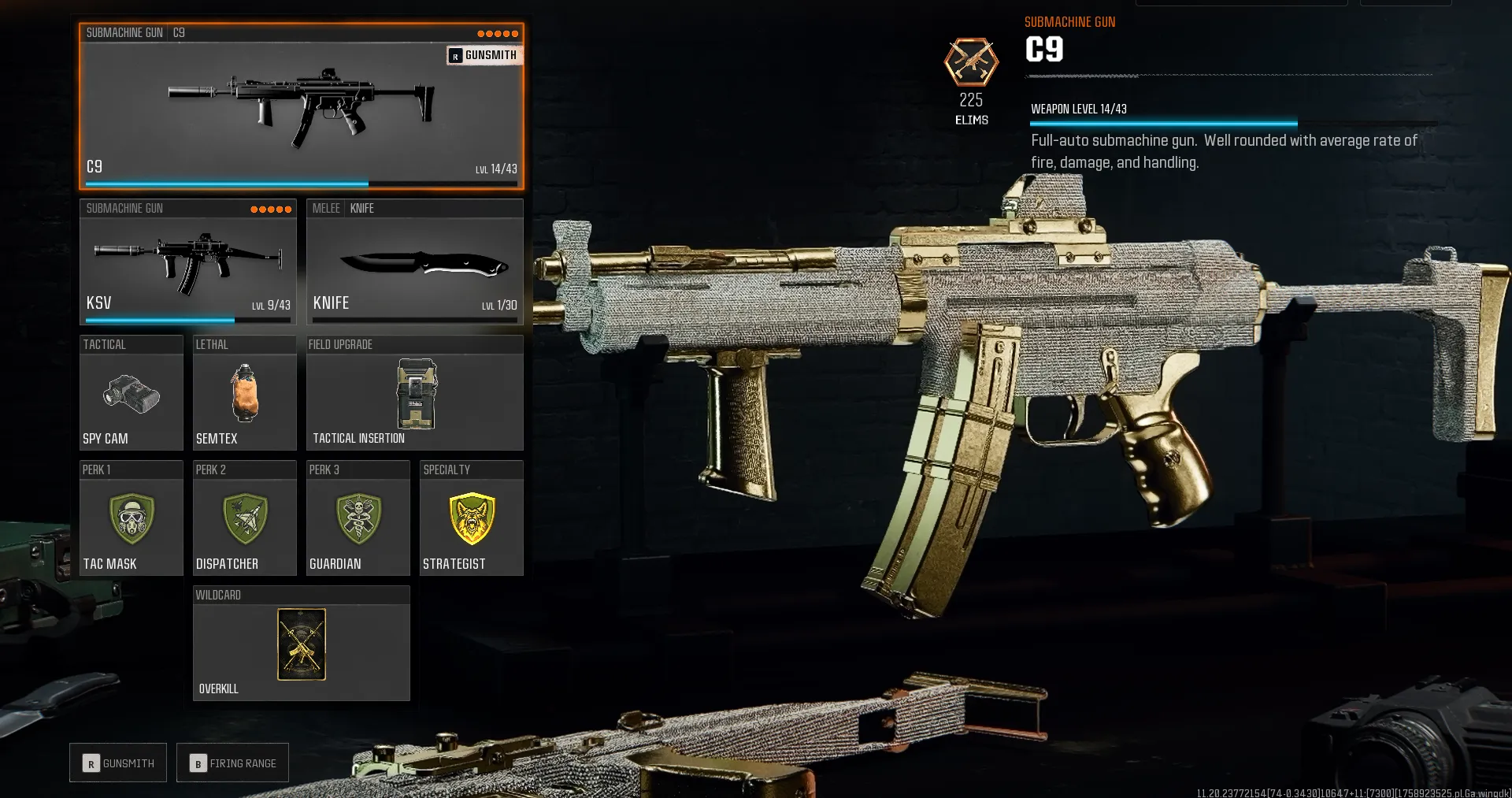Click the Submachine Gun category label
Image resolution: width=1512 pixels, height=798 pixels.
[124, 33]
